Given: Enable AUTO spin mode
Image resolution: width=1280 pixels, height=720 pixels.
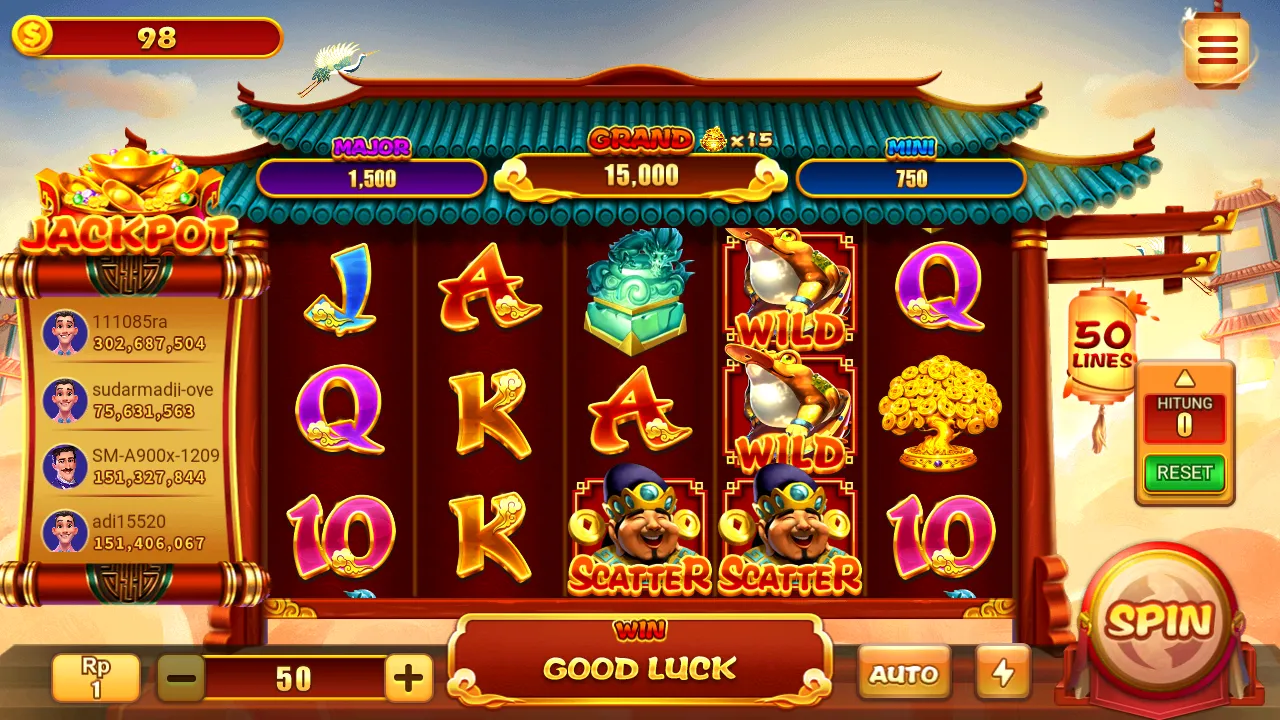Looking at the screenshot, I should click(903, 673).
